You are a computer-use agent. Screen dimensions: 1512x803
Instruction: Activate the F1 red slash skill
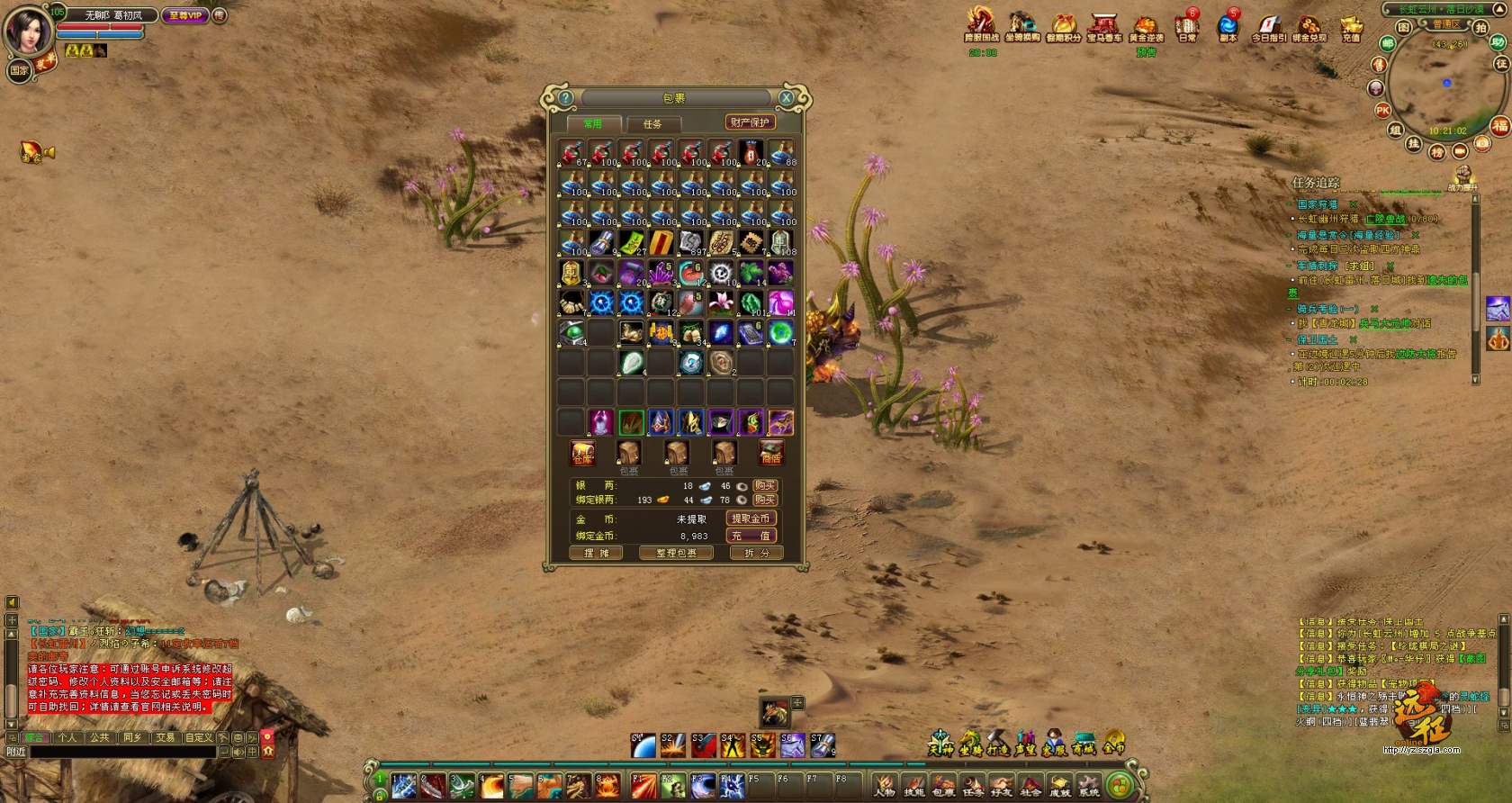643,786
